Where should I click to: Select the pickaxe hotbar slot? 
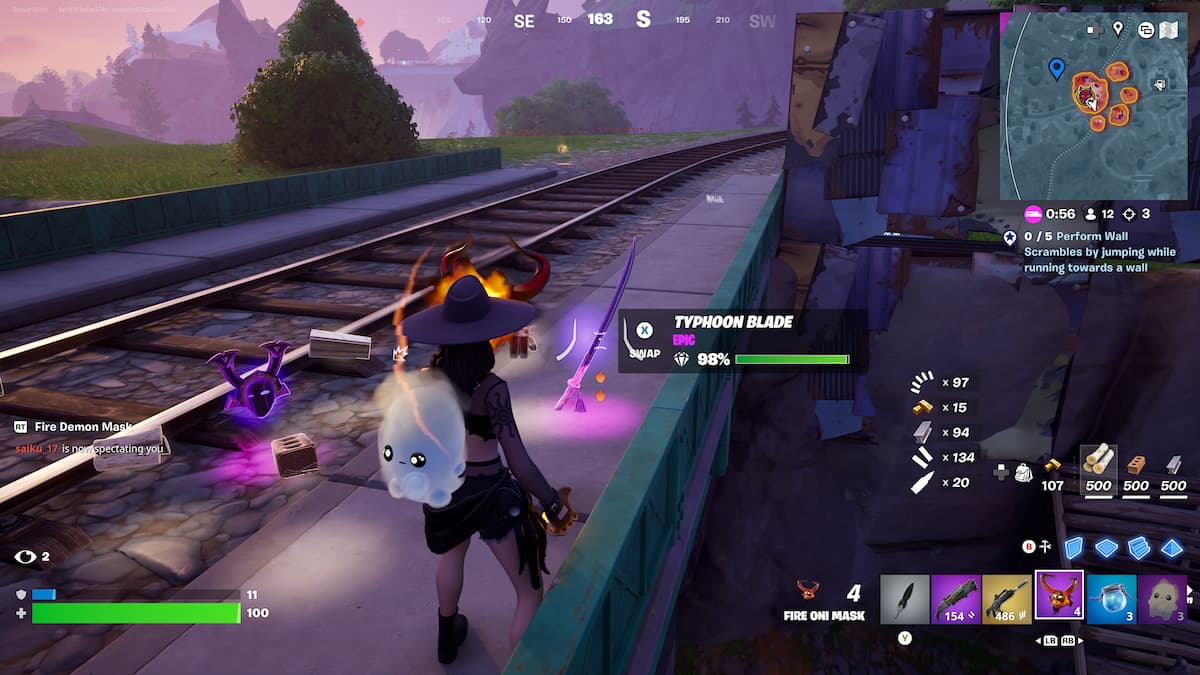[x=905, y=598]
